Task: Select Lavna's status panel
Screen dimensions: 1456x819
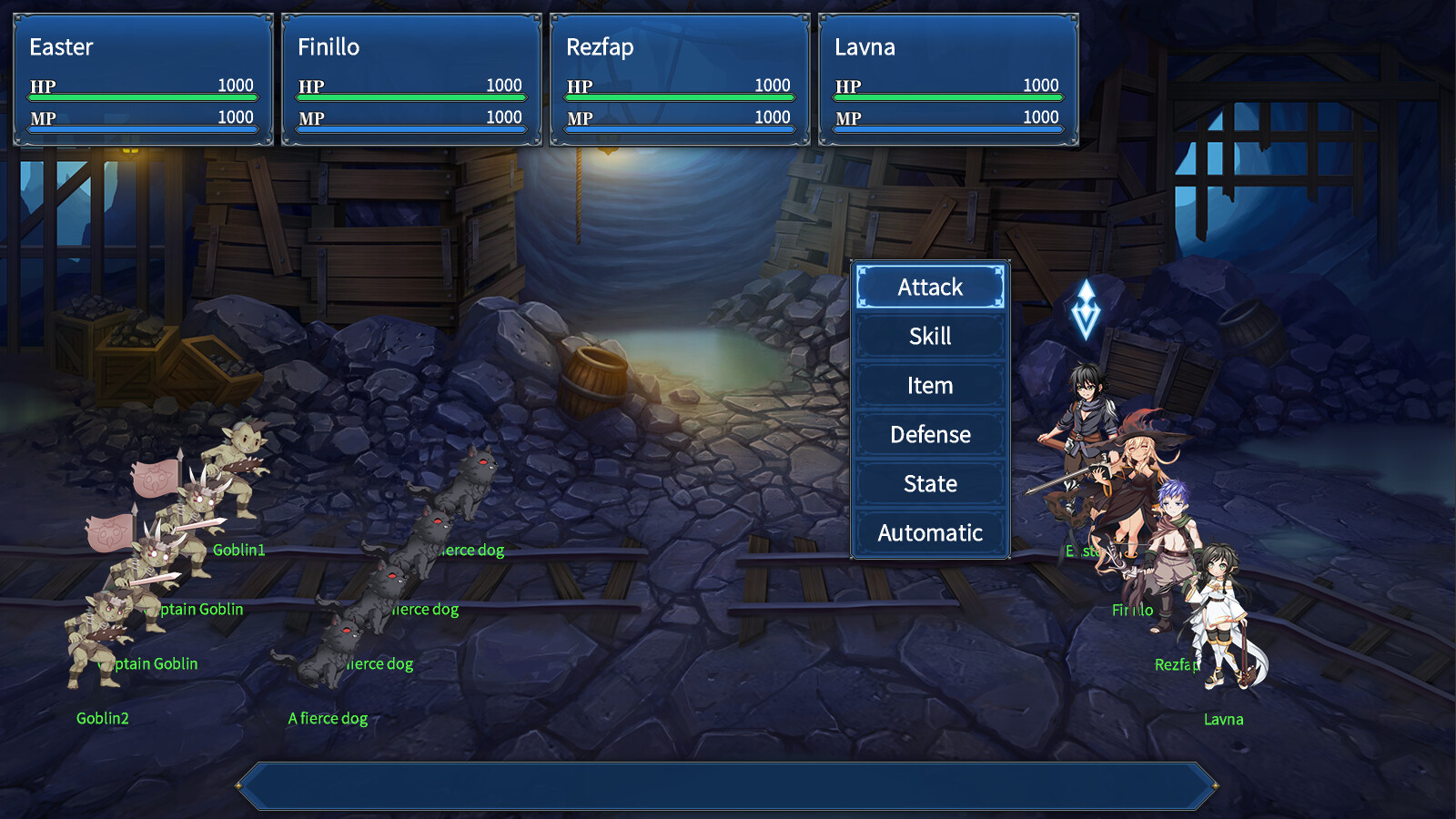Action: (946, 77)
